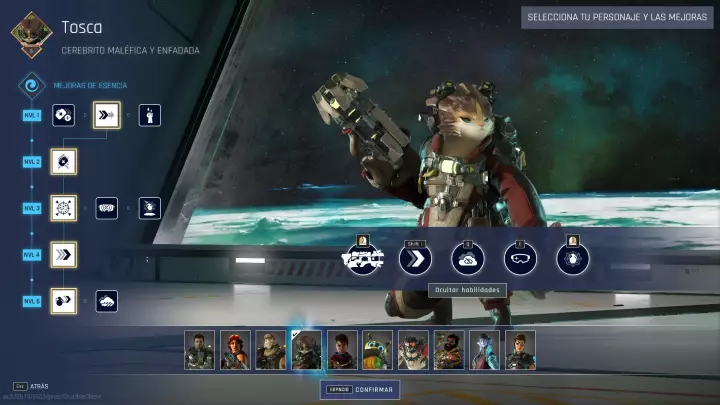Pick the bearded man with glasses portrait

click(449, 350)
